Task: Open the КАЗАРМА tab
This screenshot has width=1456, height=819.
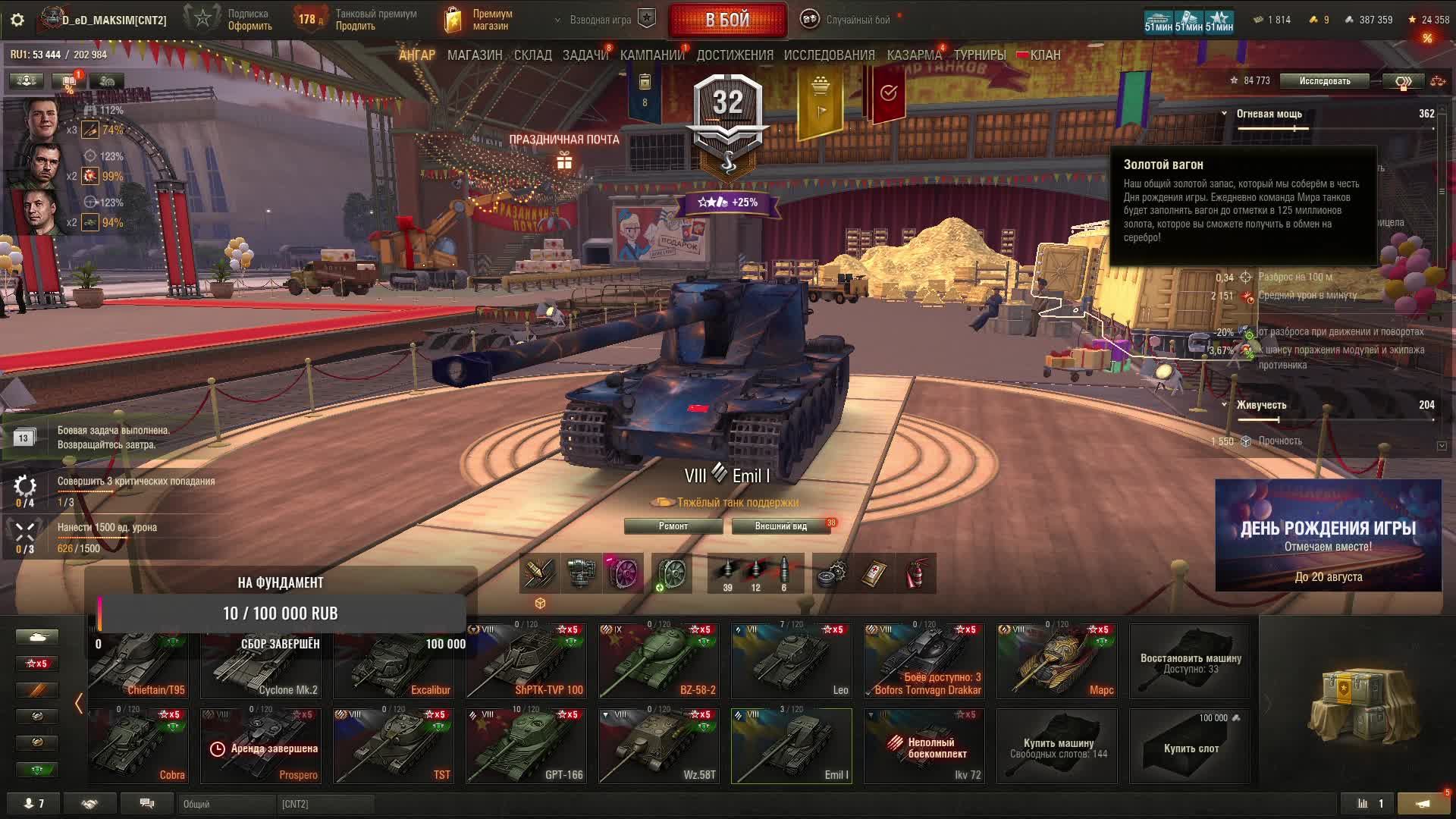Action: coord(914,55)
